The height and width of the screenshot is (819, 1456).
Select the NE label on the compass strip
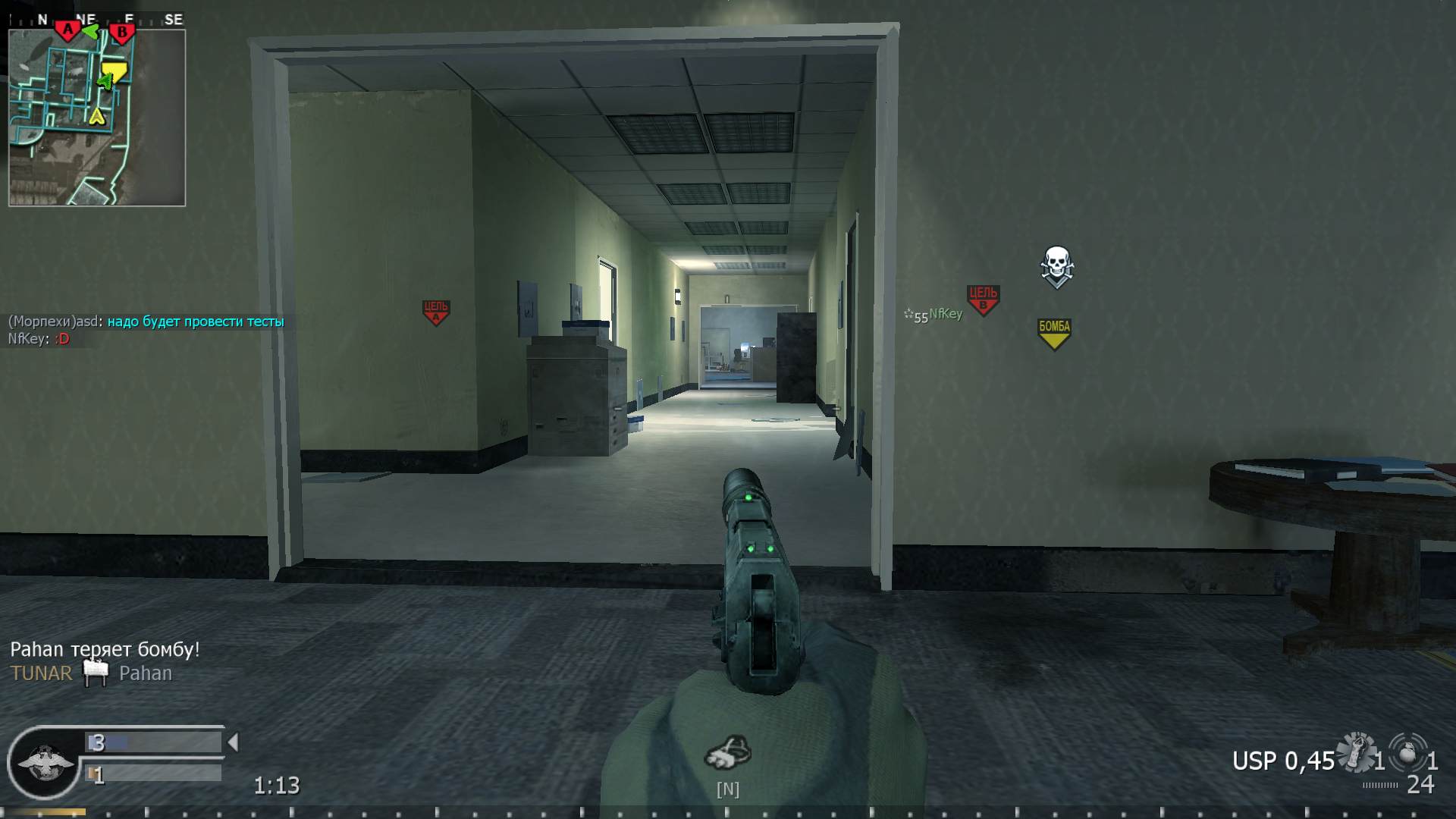[x=86, y=18]
